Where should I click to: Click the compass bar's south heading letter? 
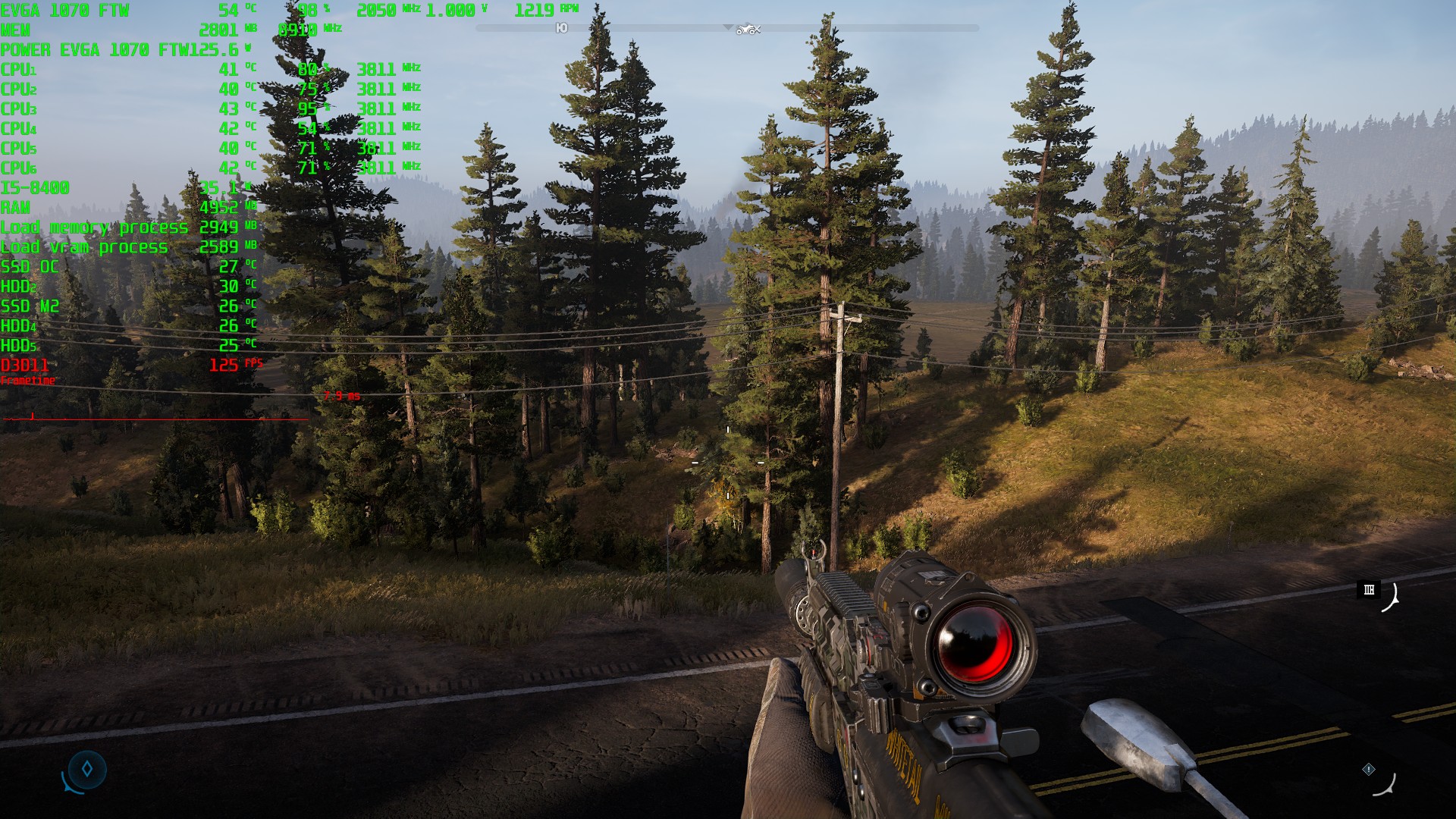(561, 28)
